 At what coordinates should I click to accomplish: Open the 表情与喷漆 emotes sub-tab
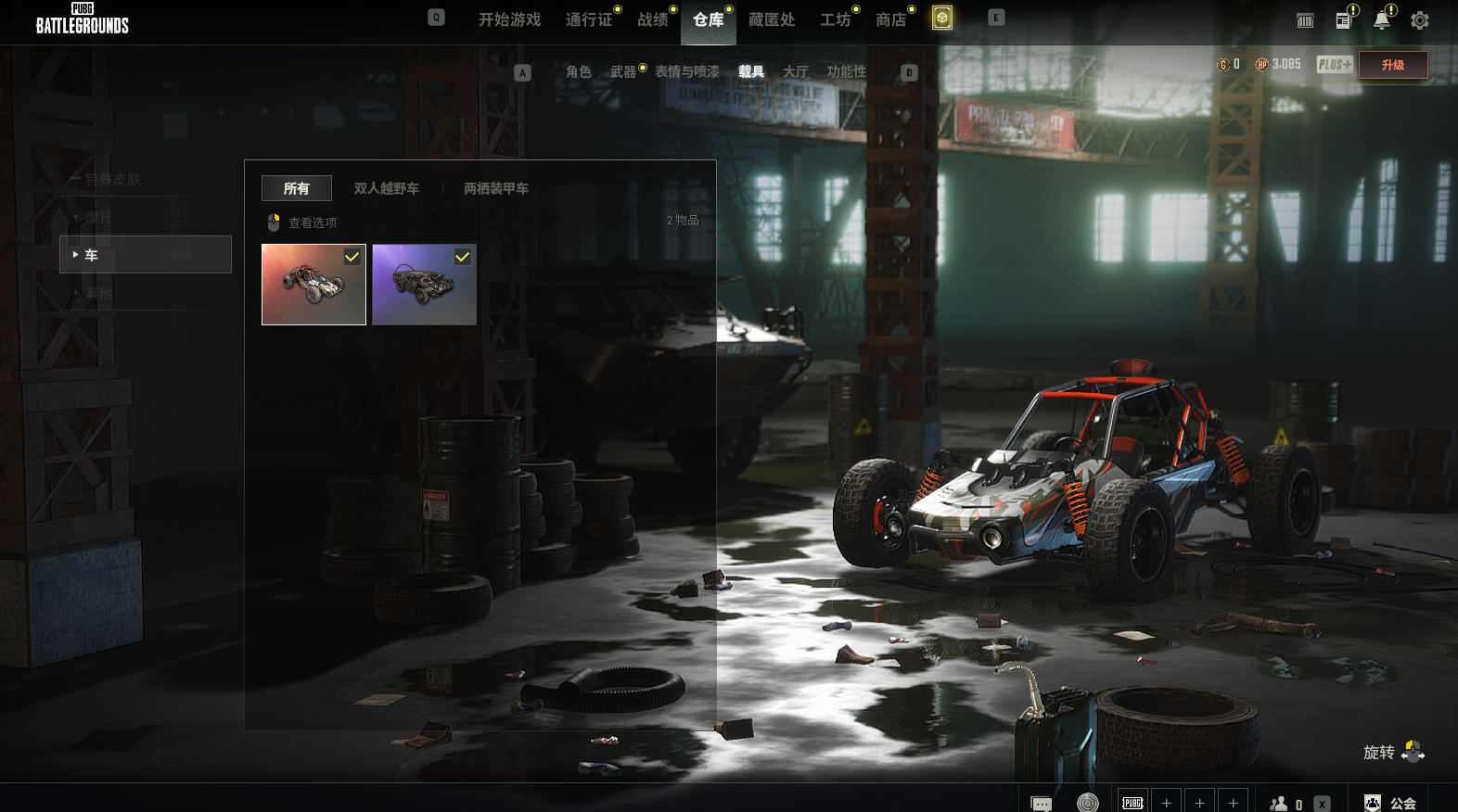pos(686,71)
